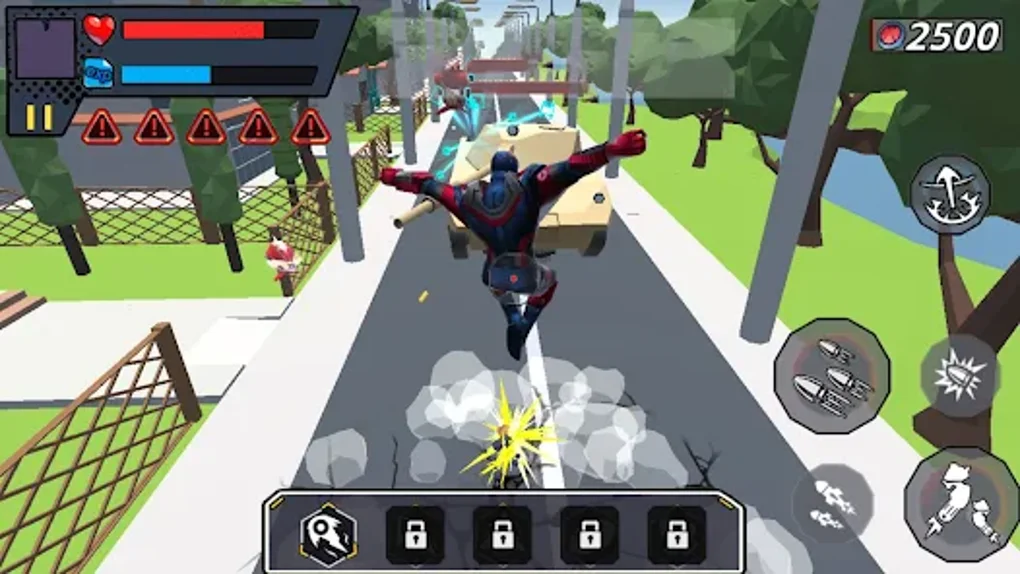
Task: Pause the game with the yellow pause button
Action: point(39,117)
